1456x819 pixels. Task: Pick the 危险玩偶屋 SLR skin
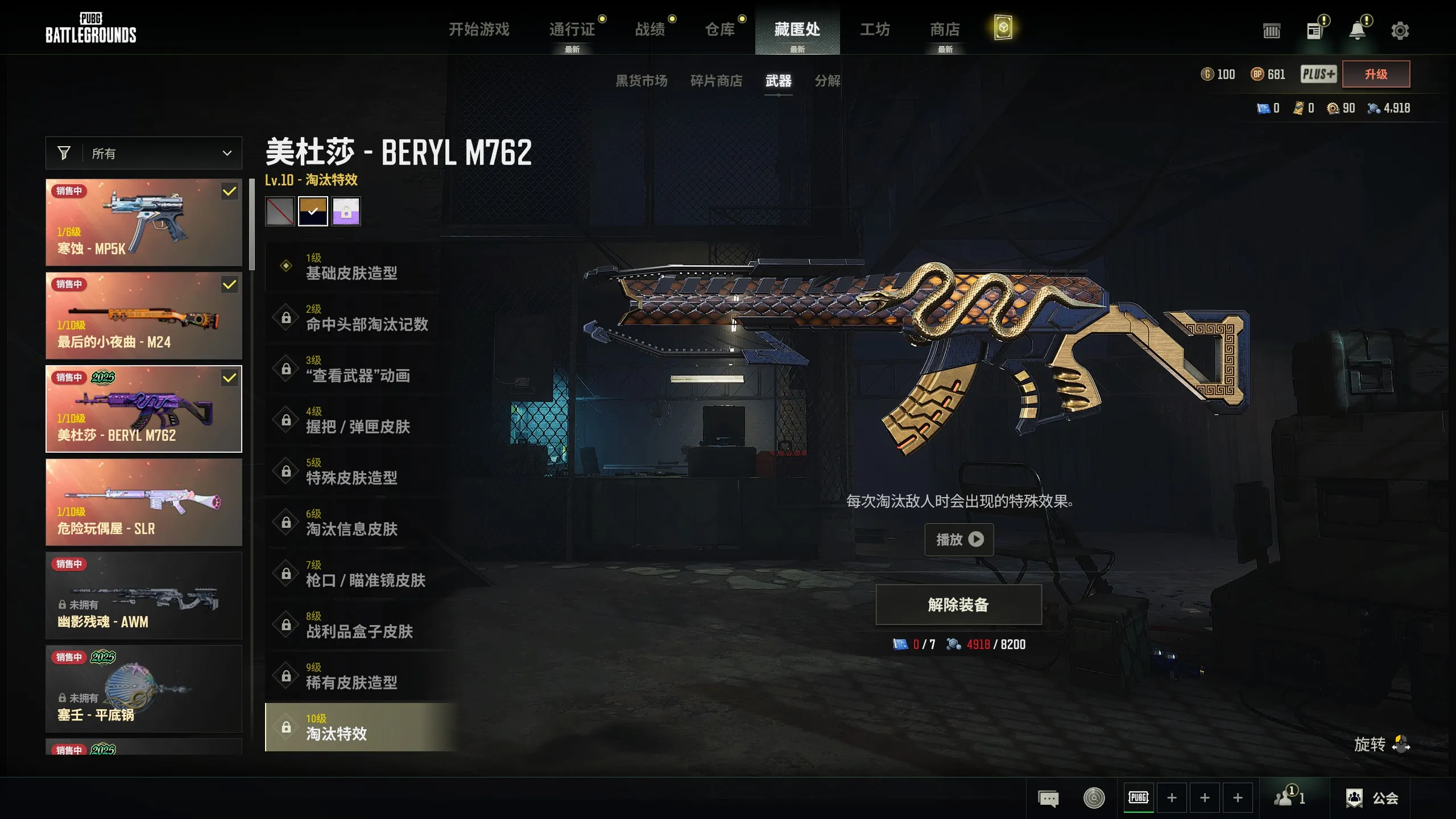pos(144,502)
